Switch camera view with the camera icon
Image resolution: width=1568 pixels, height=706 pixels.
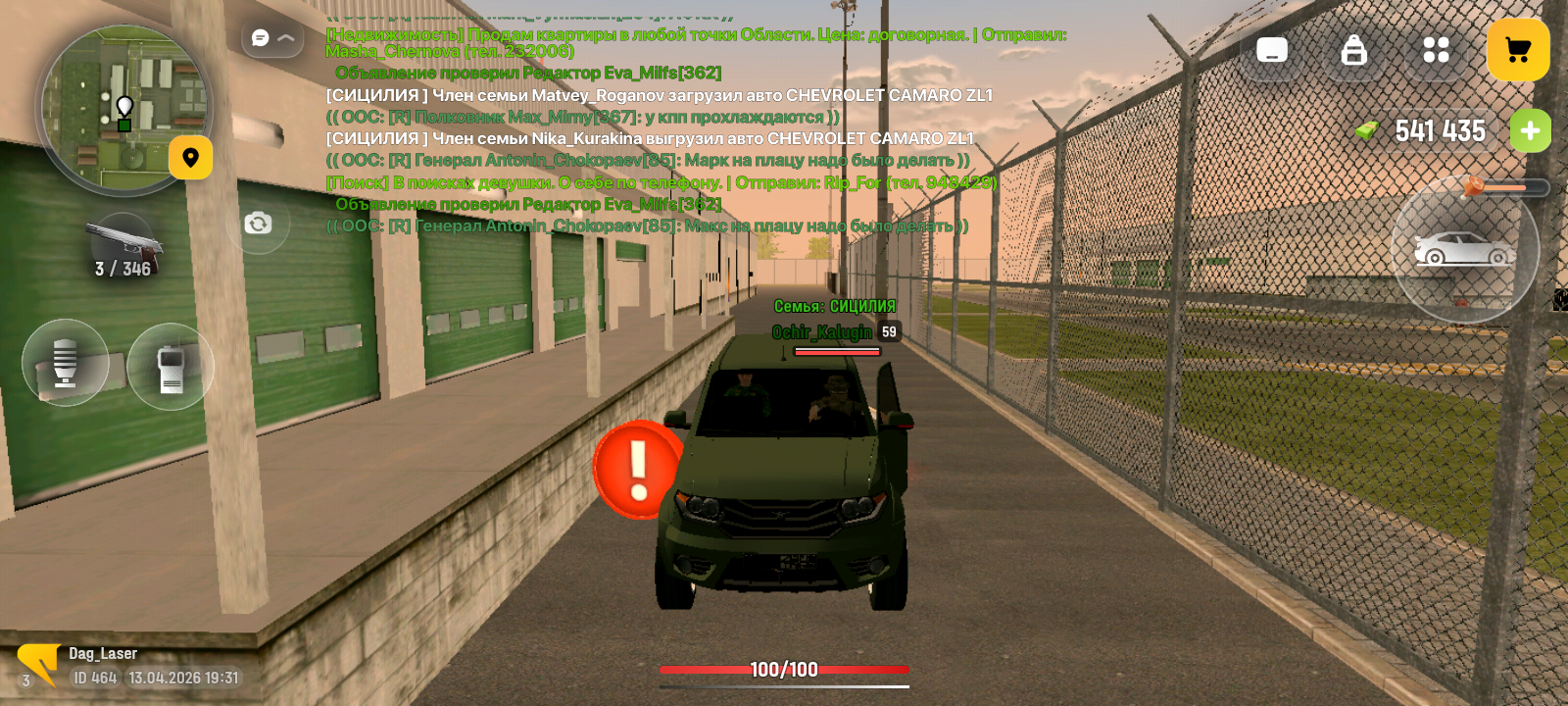pyautogui.click(x=257, y=224)
